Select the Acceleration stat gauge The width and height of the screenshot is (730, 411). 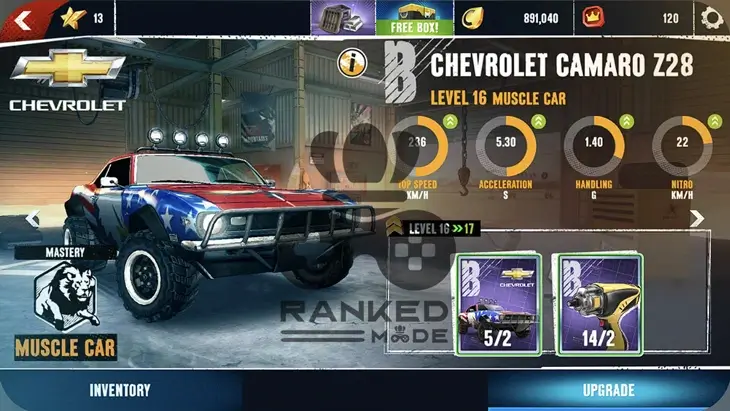tap(506, 150)
